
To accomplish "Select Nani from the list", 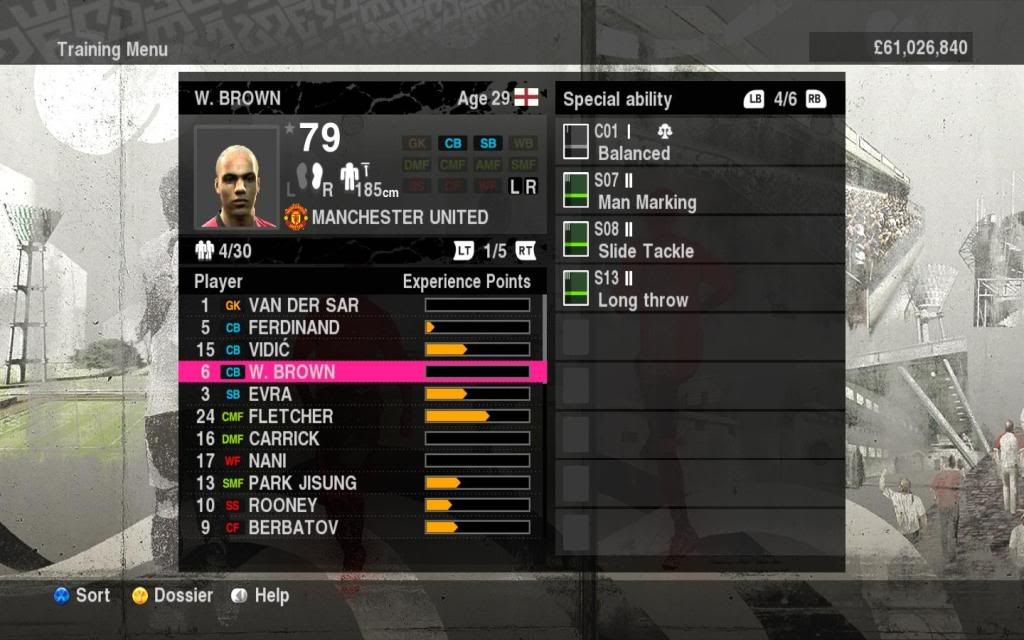I will pos(360,460).
